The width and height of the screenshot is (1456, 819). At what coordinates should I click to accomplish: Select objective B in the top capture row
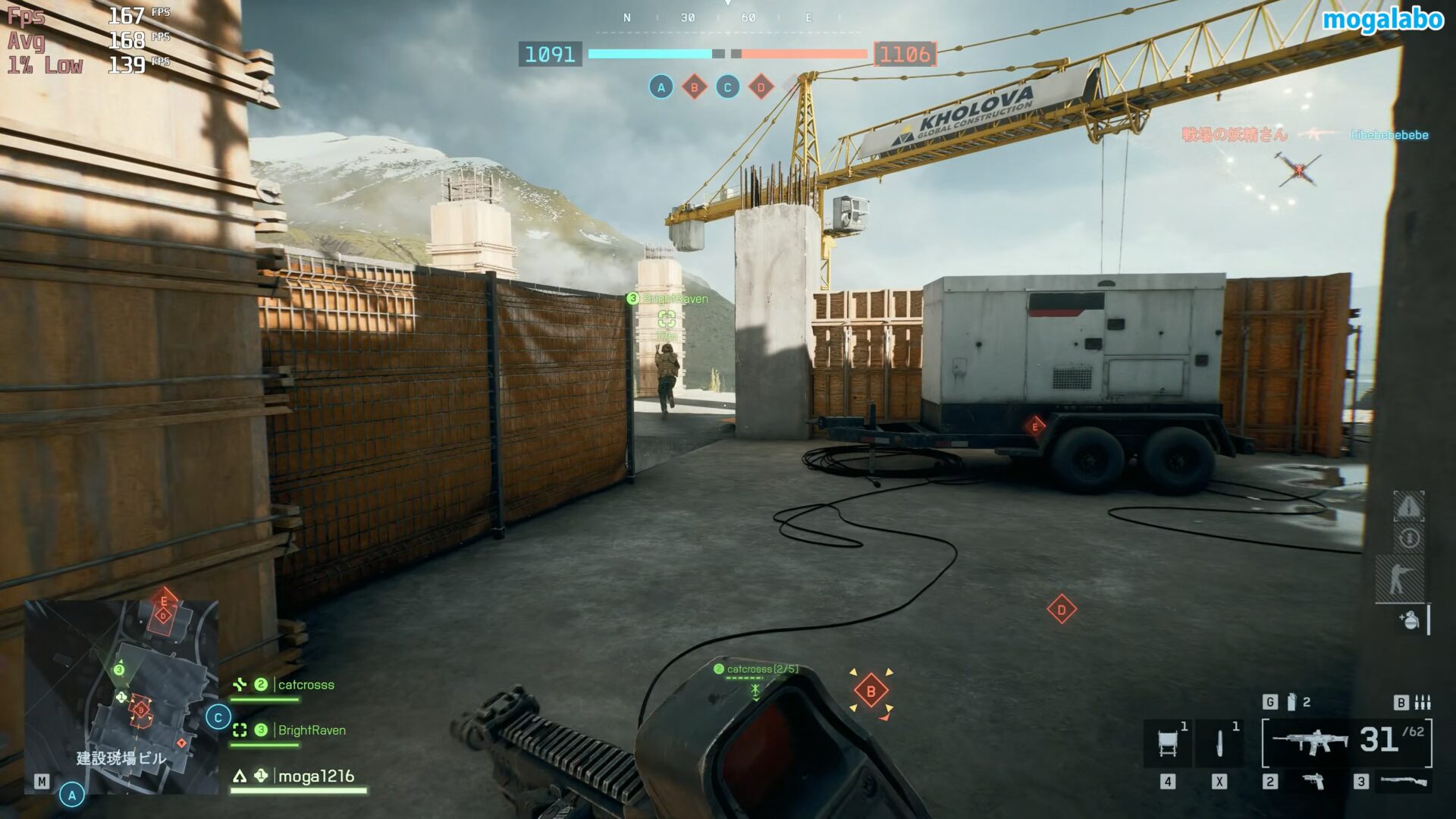pyautogui.click(x=694, y=87)
